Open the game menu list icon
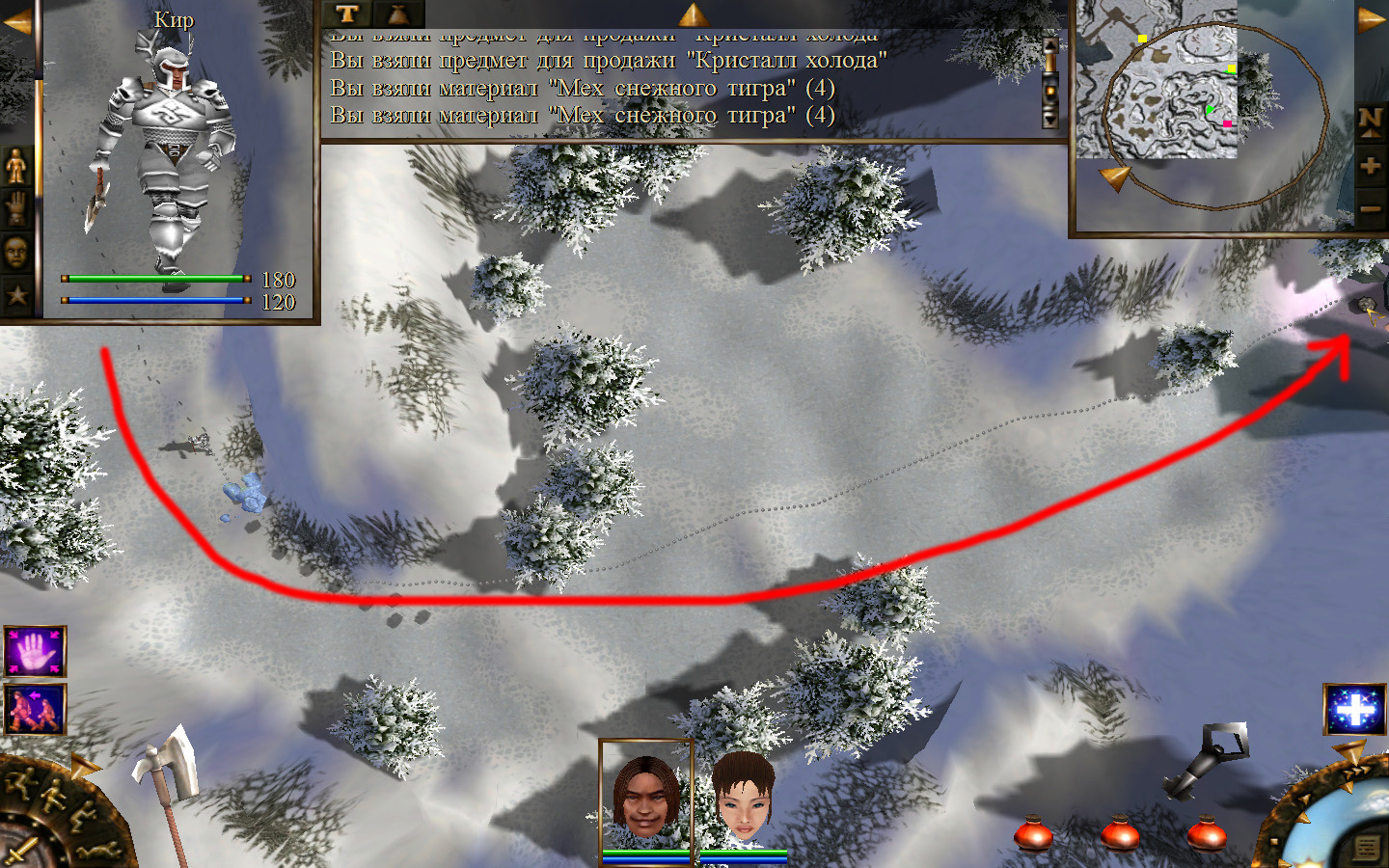 [1367, 848]
